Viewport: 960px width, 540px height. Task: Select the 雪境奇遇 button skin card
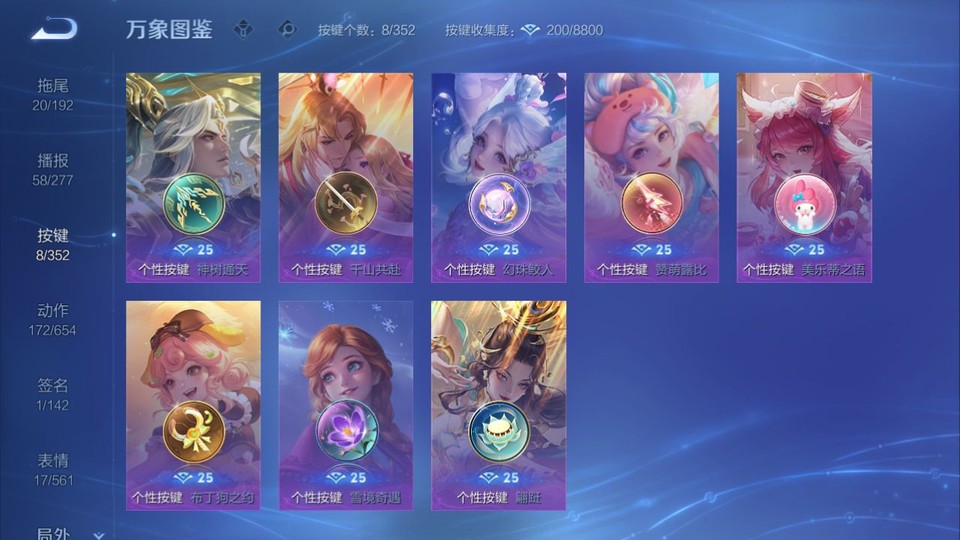pyautogui.click(x=346, y=405)
